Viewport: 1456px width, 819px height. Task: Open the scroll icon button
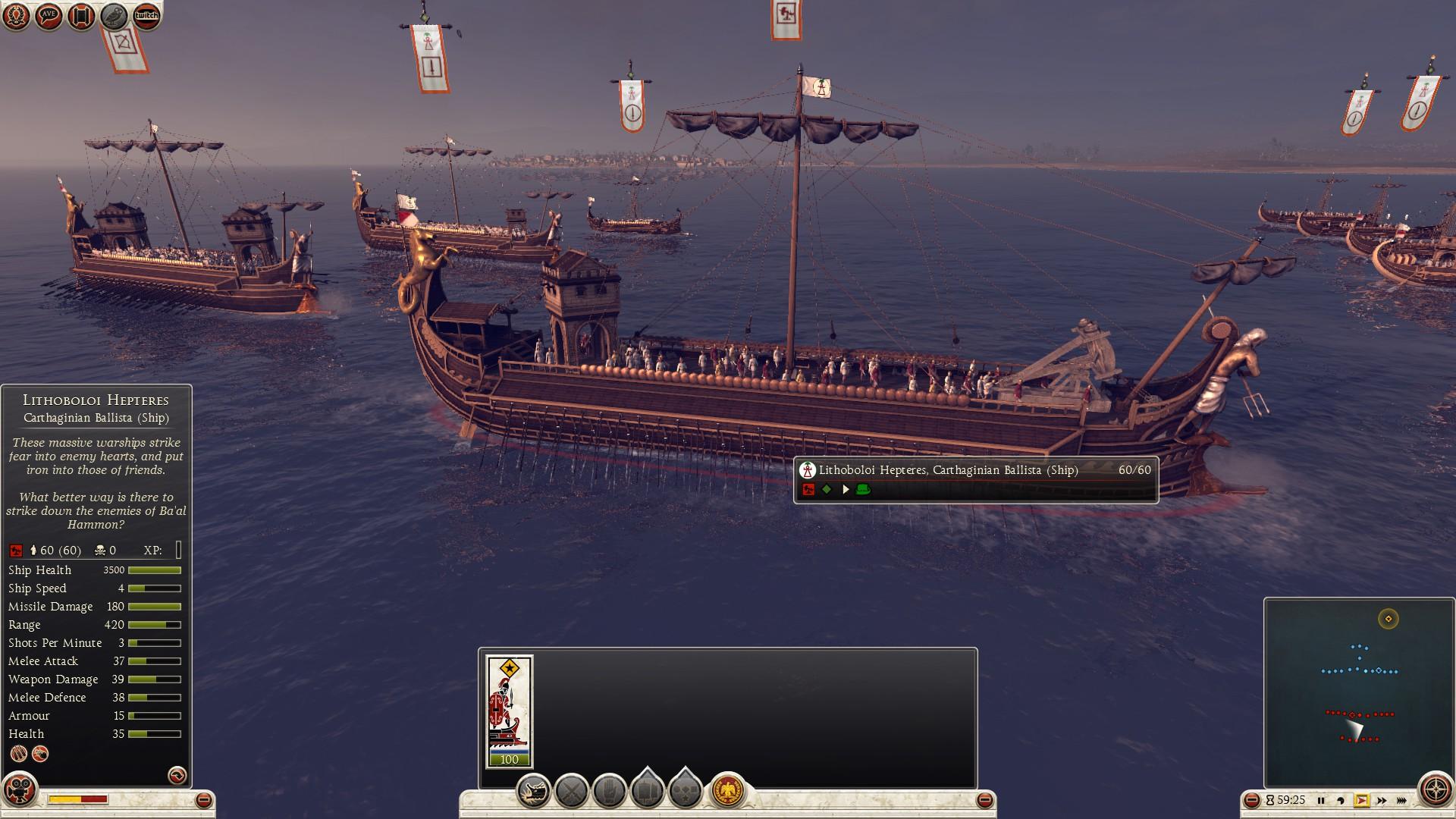[x=81, y=15]
